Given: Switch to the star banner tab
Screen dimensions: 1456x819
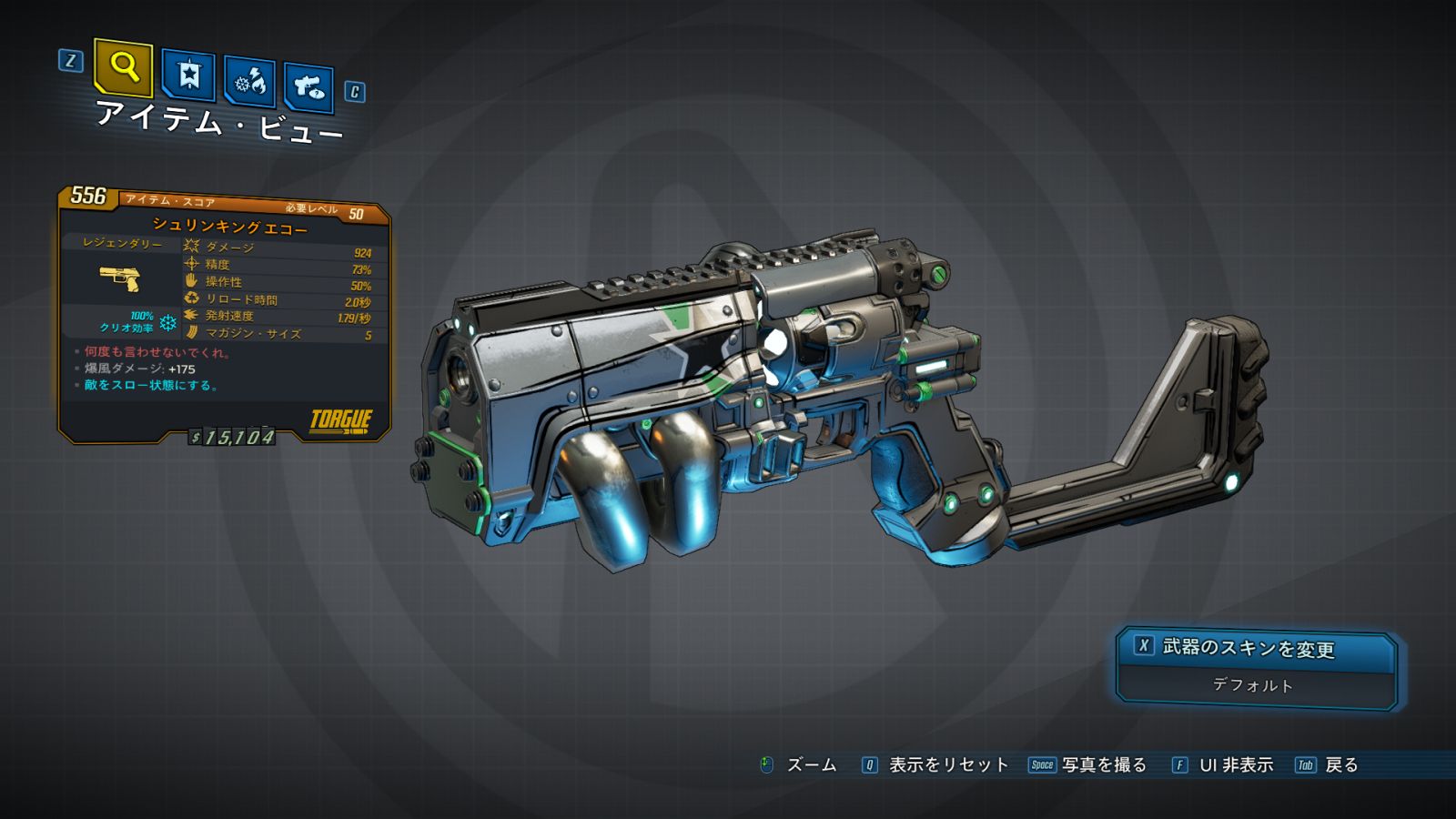Looking at the screenshot, I should (x=188, y=75).
